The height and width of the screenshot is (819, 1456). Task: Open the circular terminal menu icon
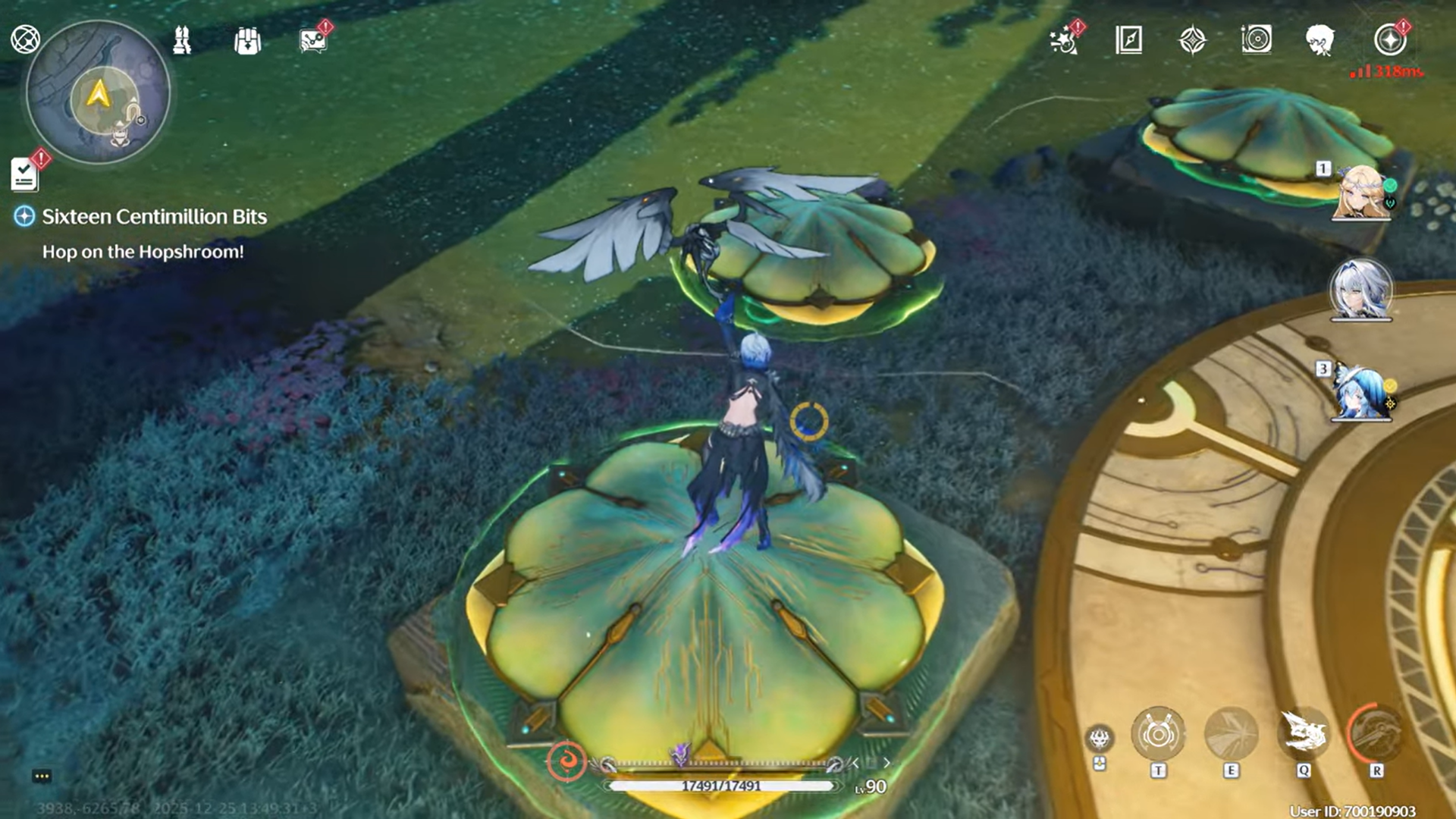point(25,39)
